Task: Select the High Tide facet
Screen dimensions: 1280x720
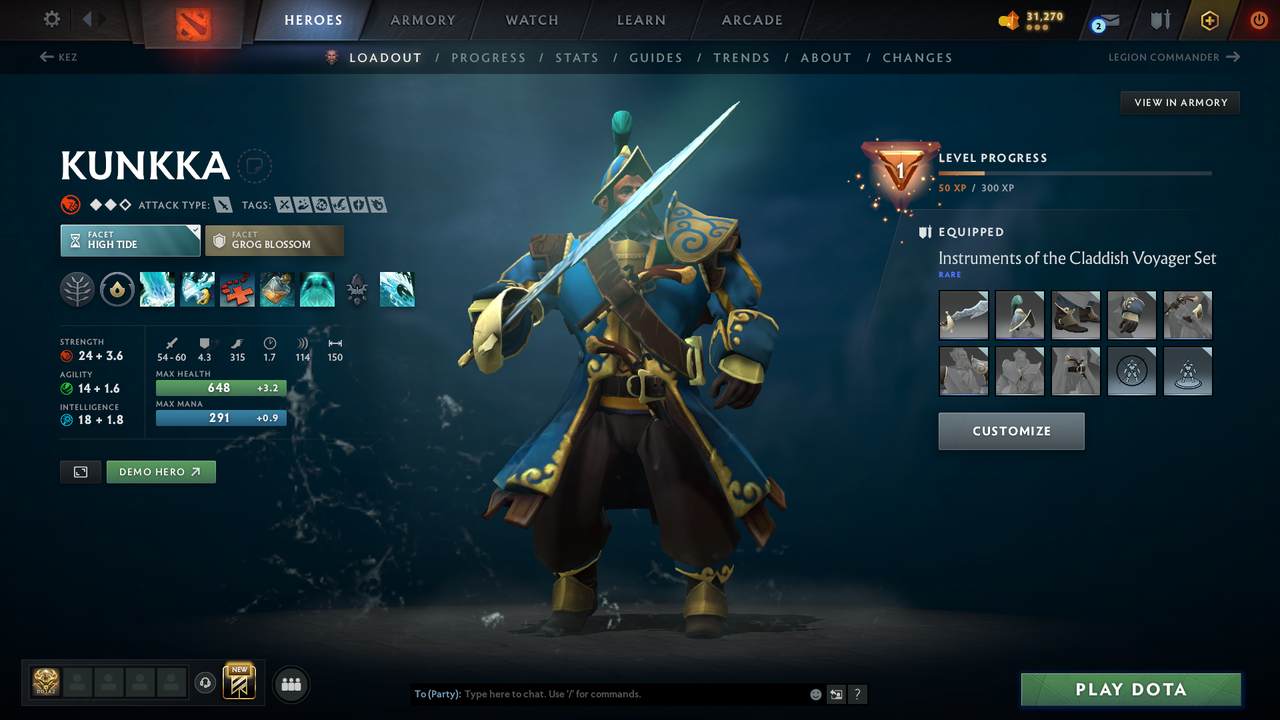Action: pyautogui.click(x=130, y=240)
